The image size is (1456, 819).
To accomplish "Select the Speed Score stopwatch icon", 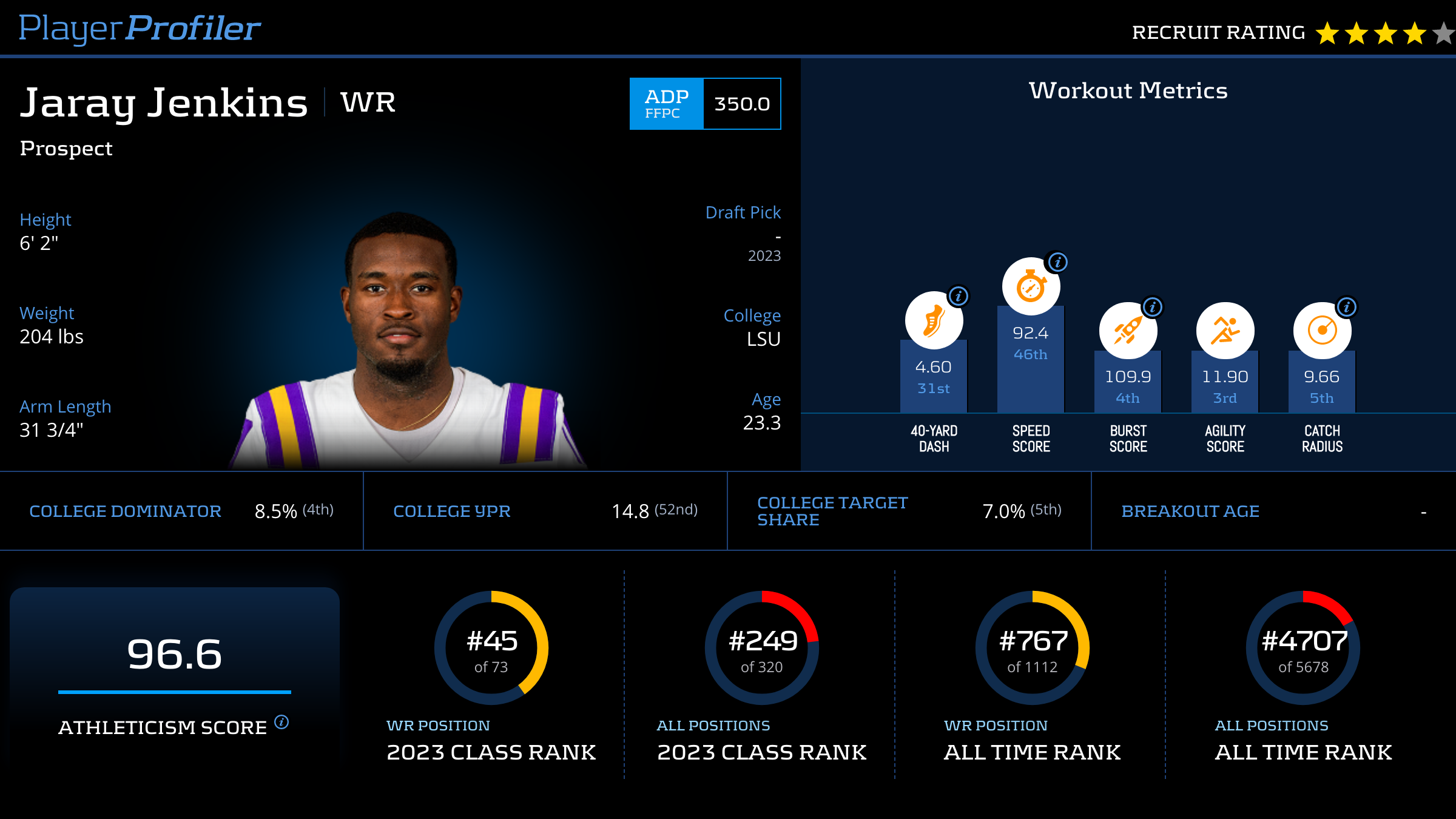I will coord(1031,287).
